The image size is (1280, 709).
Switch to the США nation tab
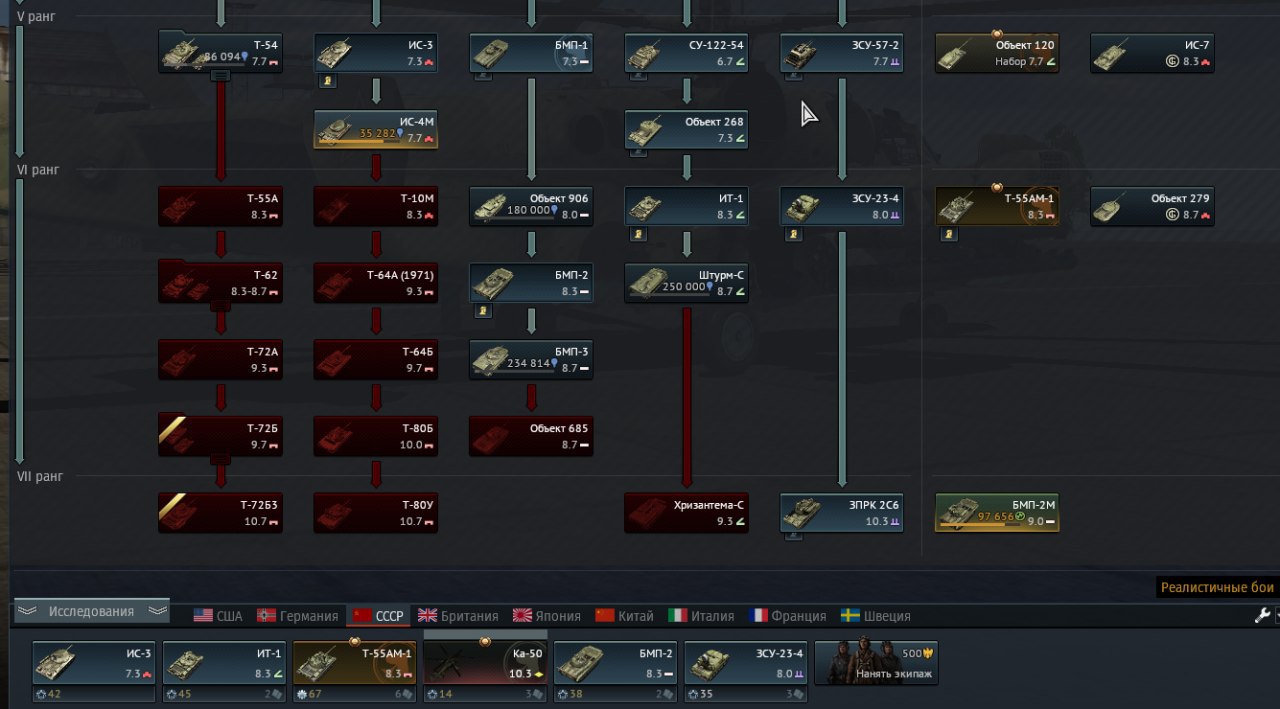click(x=218, y=616)
